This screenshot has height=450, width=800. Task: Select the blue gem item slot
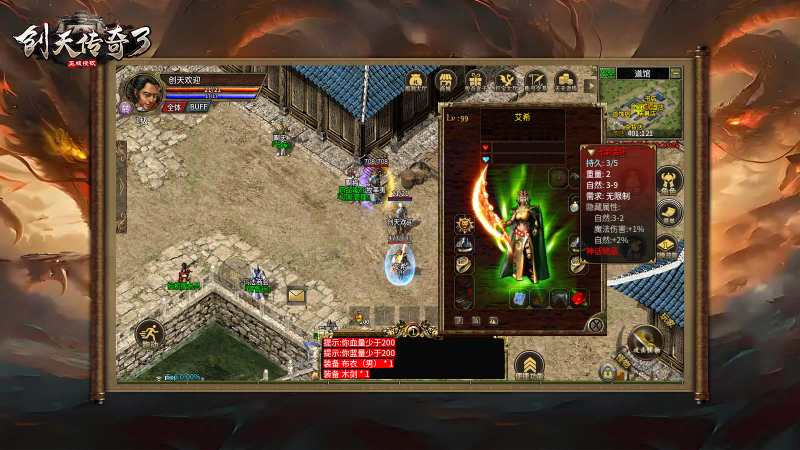(x=520, y=298)
